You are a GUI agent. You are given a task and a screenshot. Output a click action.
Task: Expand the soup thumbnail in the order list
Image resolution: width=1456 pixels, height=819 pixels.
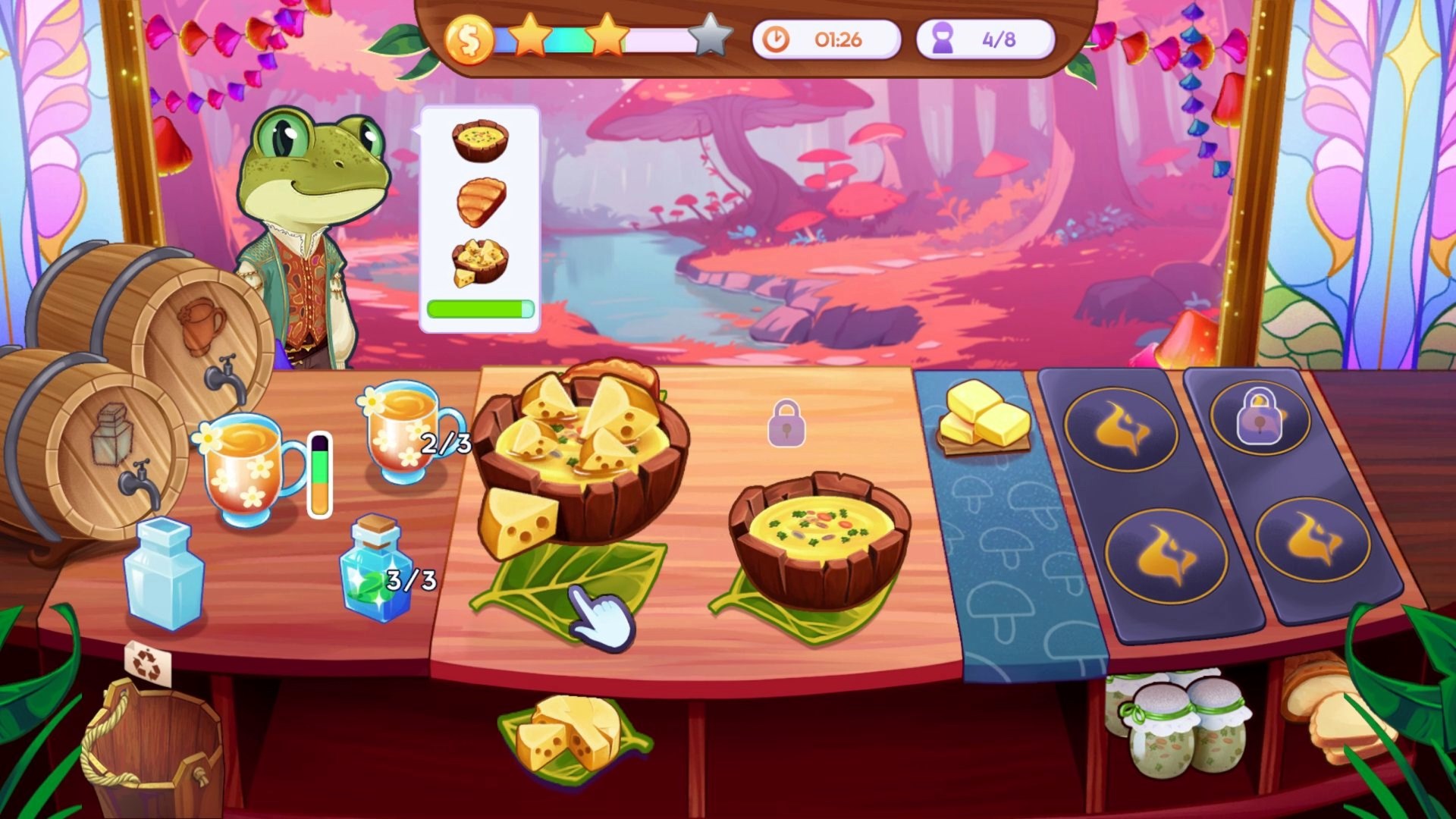(x=480, y=140)
